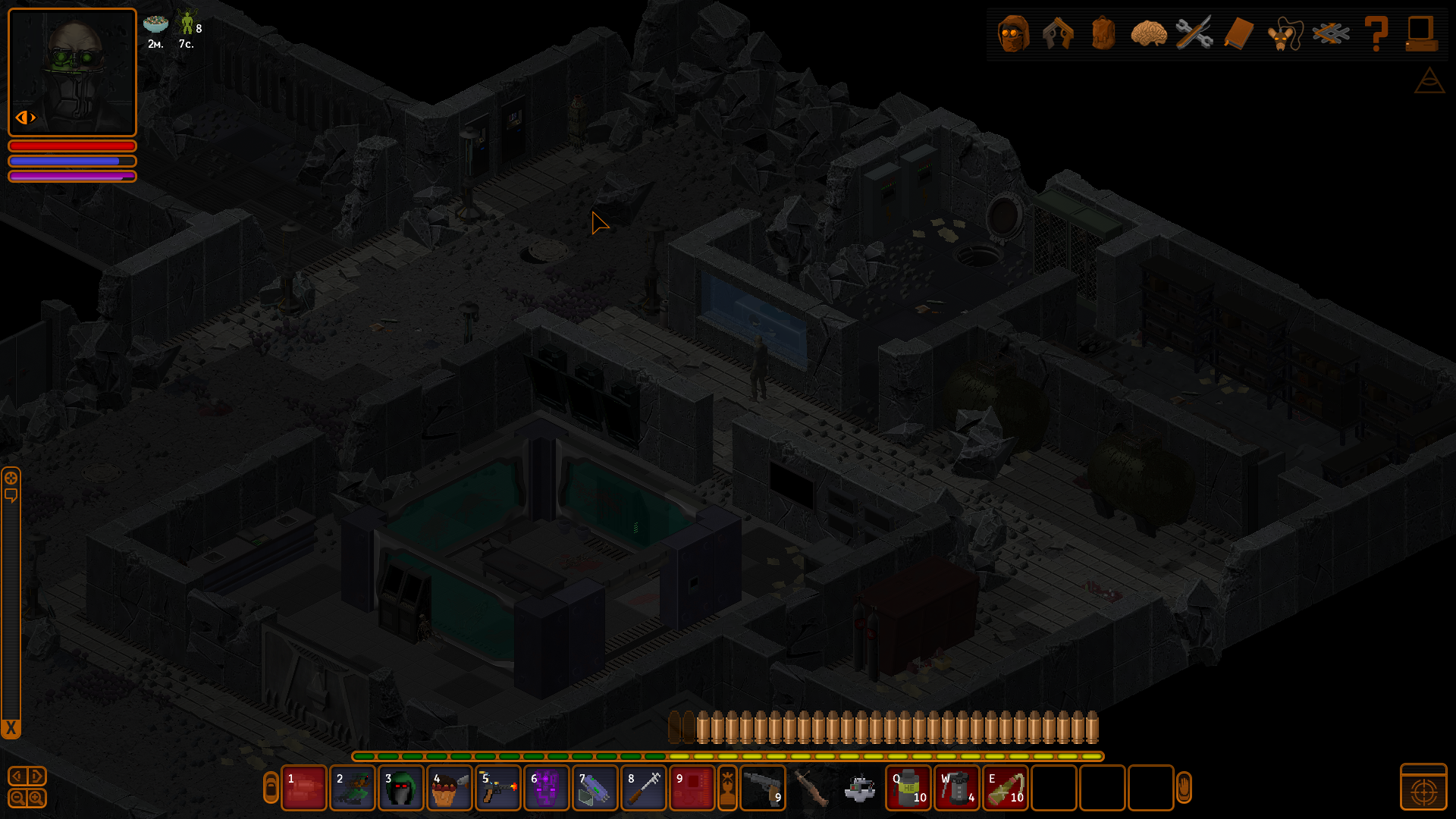The width and height of the screenshot is (1456, 819).
Task: Select the HE grenade in slot Q
Action: coord(908,789)
